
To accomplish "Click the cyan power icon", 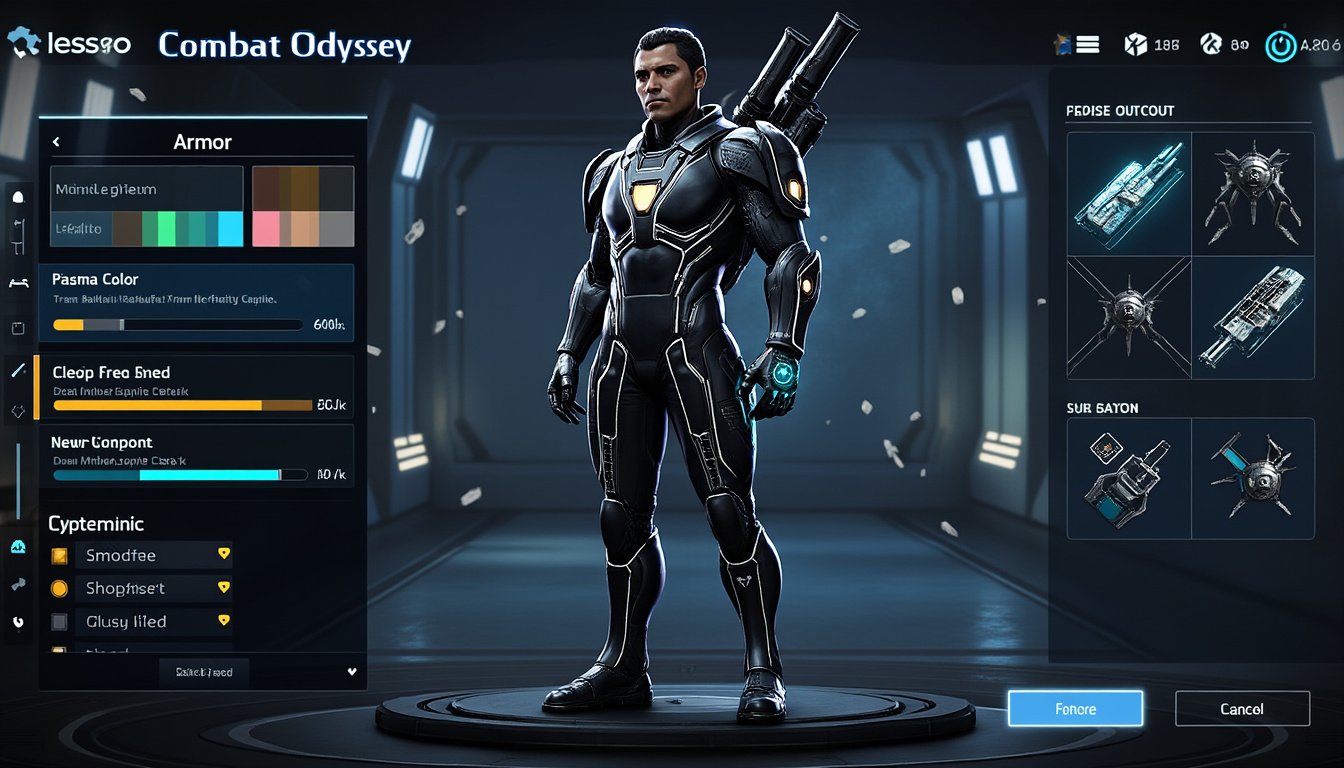I will point(1279,46).
